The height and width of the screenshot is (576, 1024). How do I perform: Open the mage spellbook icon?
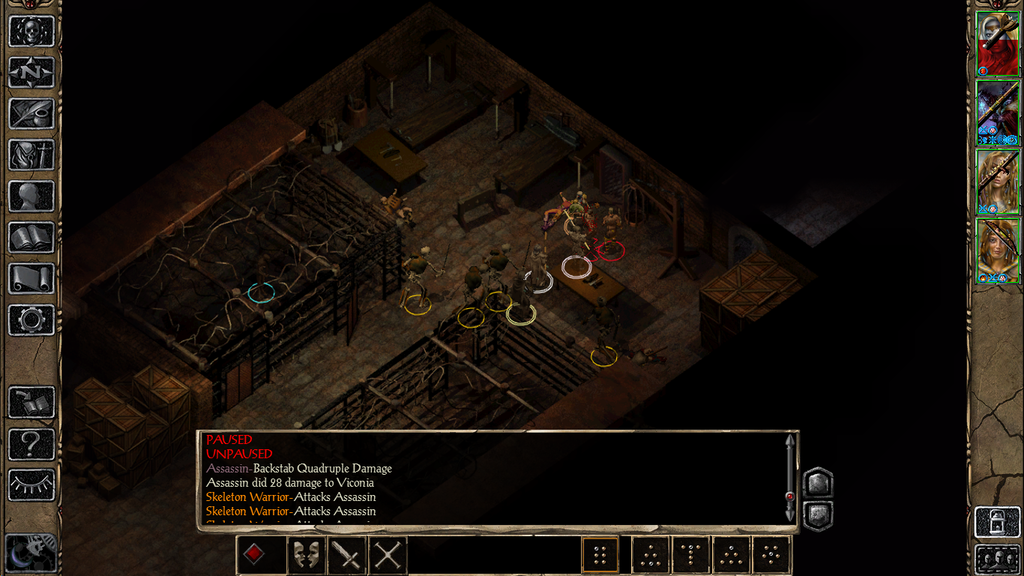(31, 237)
